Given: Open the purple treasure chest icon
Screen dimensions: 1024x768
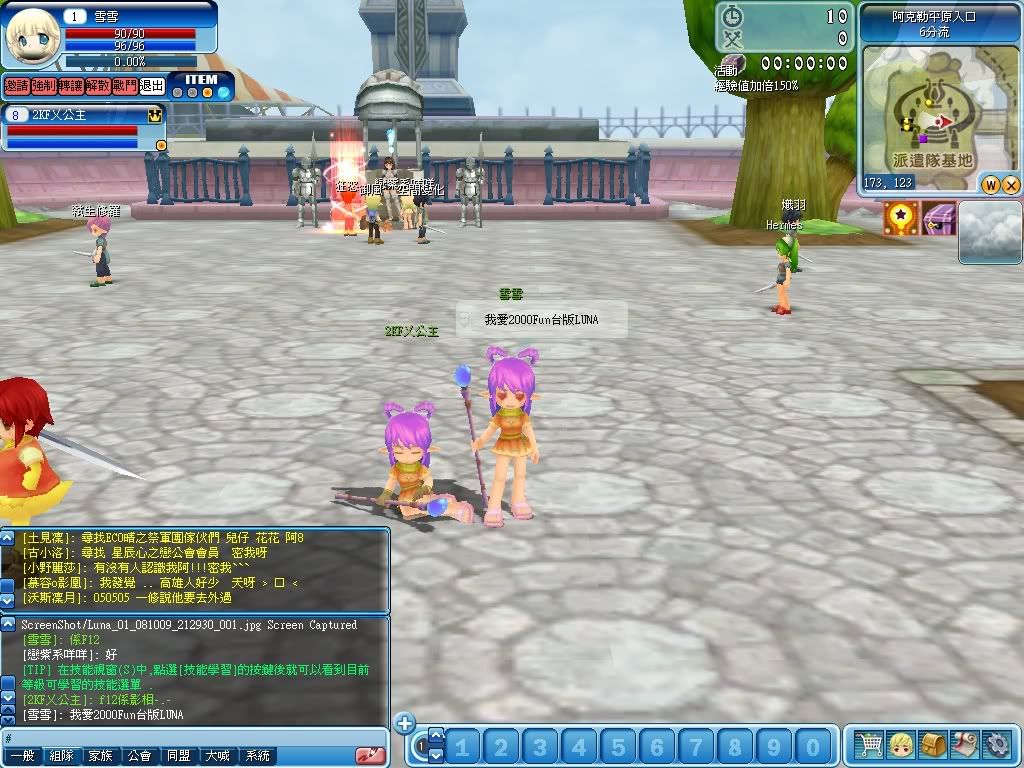Looking at the screenshot, I should (x=939, y=218).
